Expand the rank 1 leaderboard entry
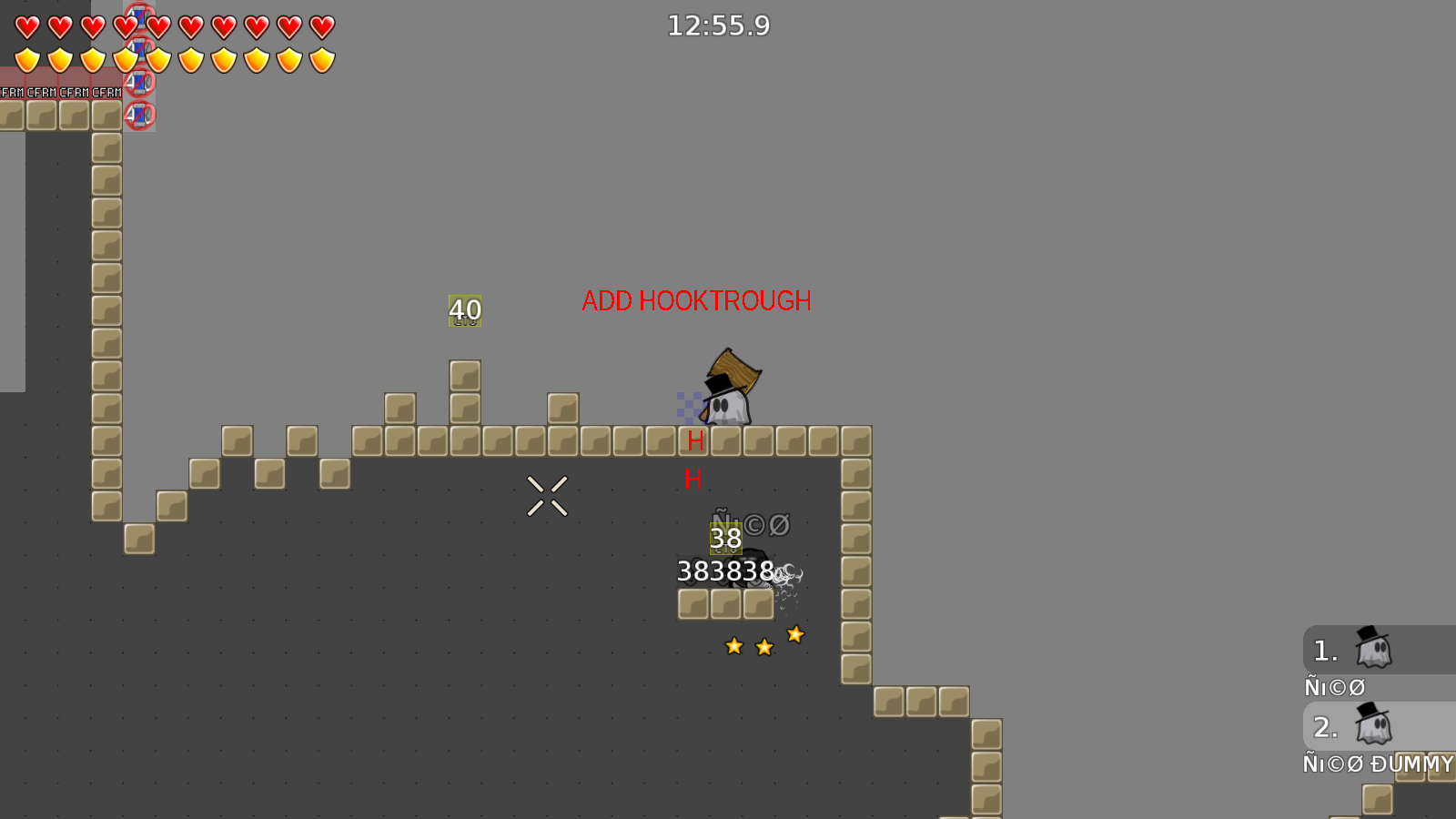The height and width of the screenshot is (819, 1456). coord(1326,650)
